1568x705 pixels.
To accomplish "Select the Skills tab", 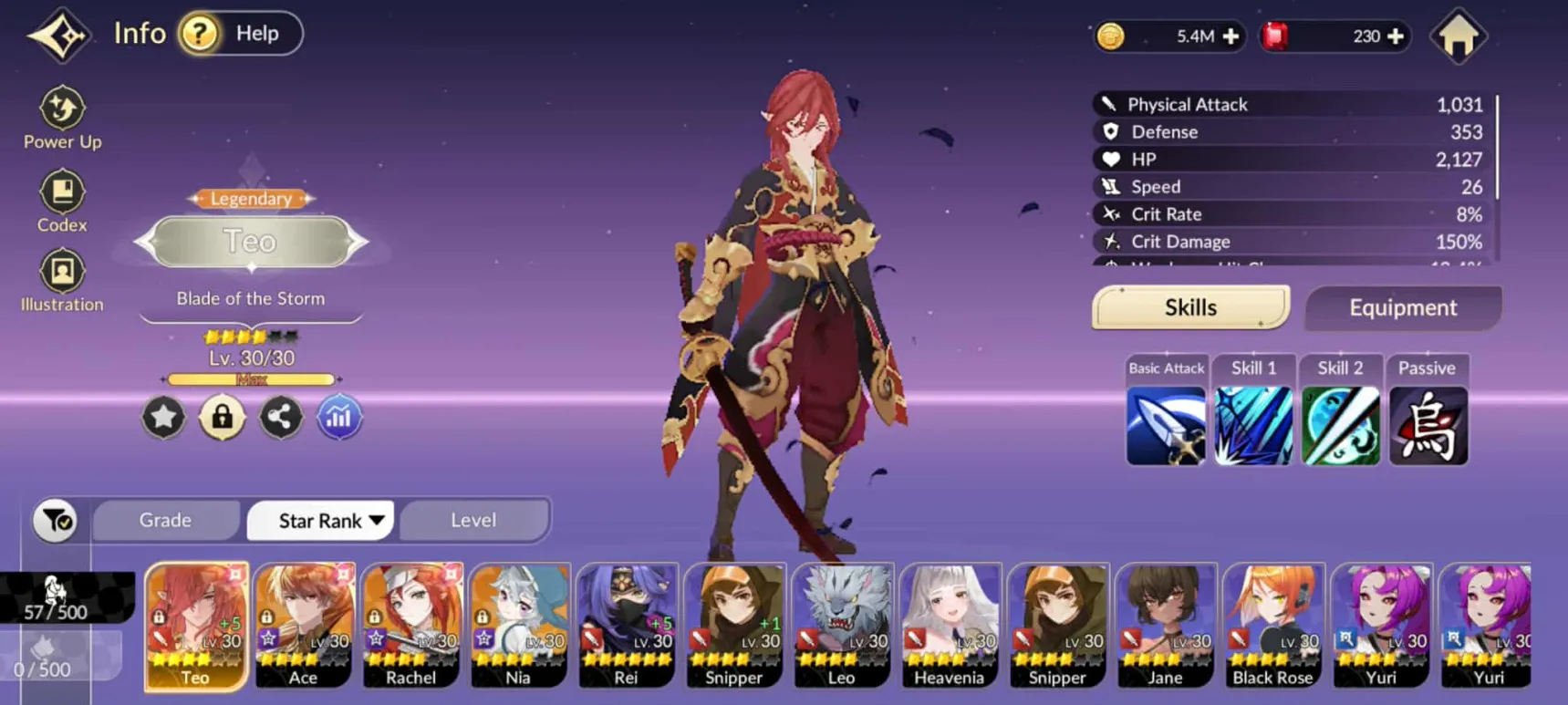I will coord(1190,308).
